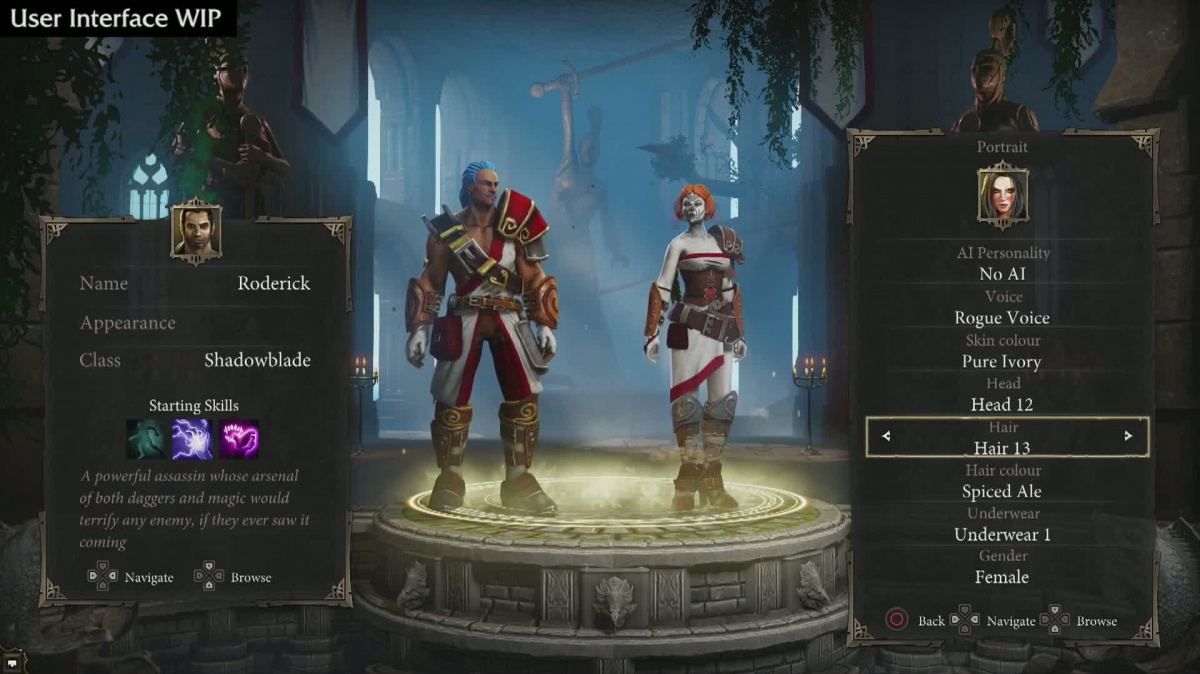Select the Name row showing Roderick

click(x=195, y=284)
